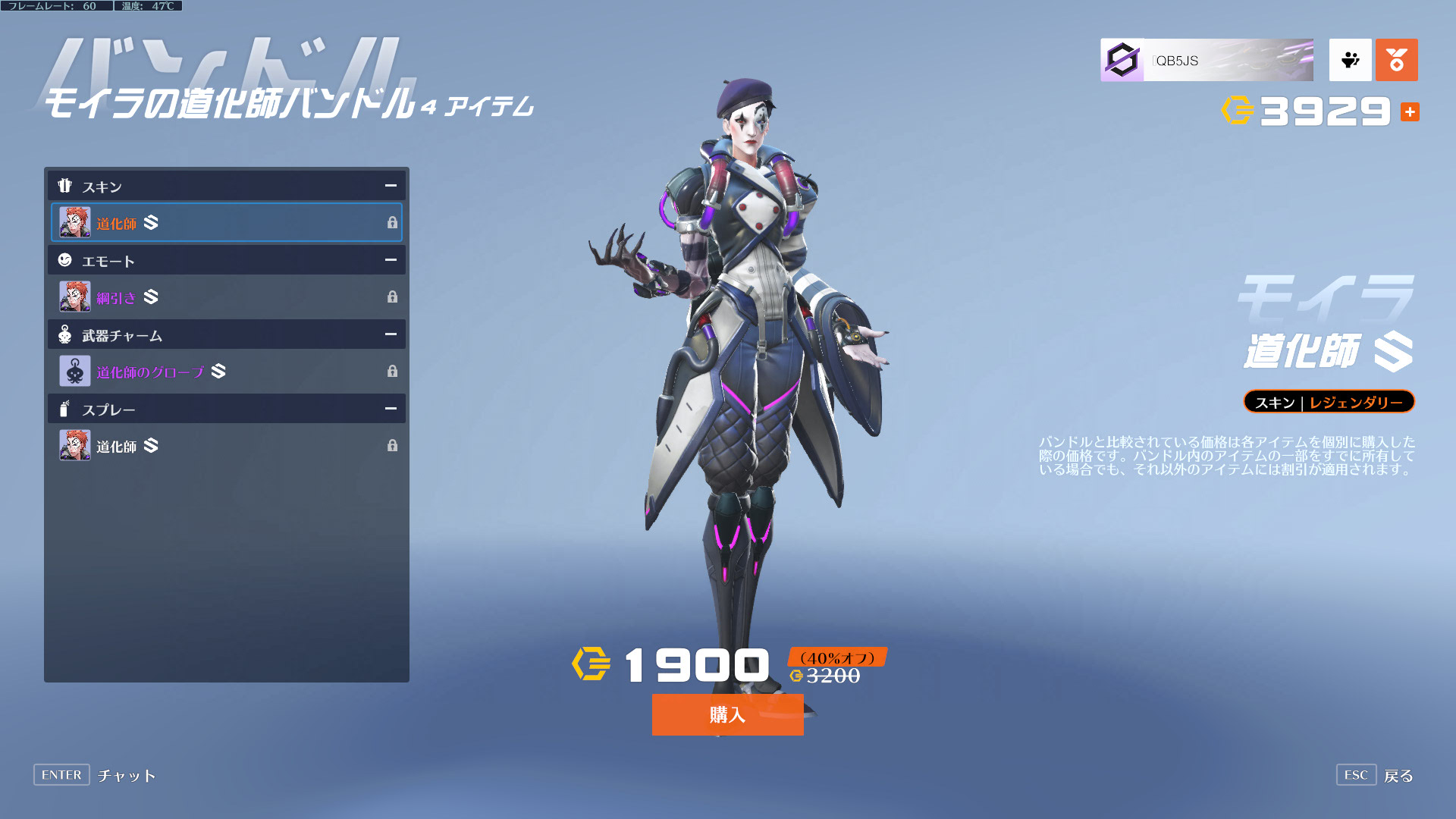
Task: Collapse the エモート category header
Action: [x=391, y=260]
